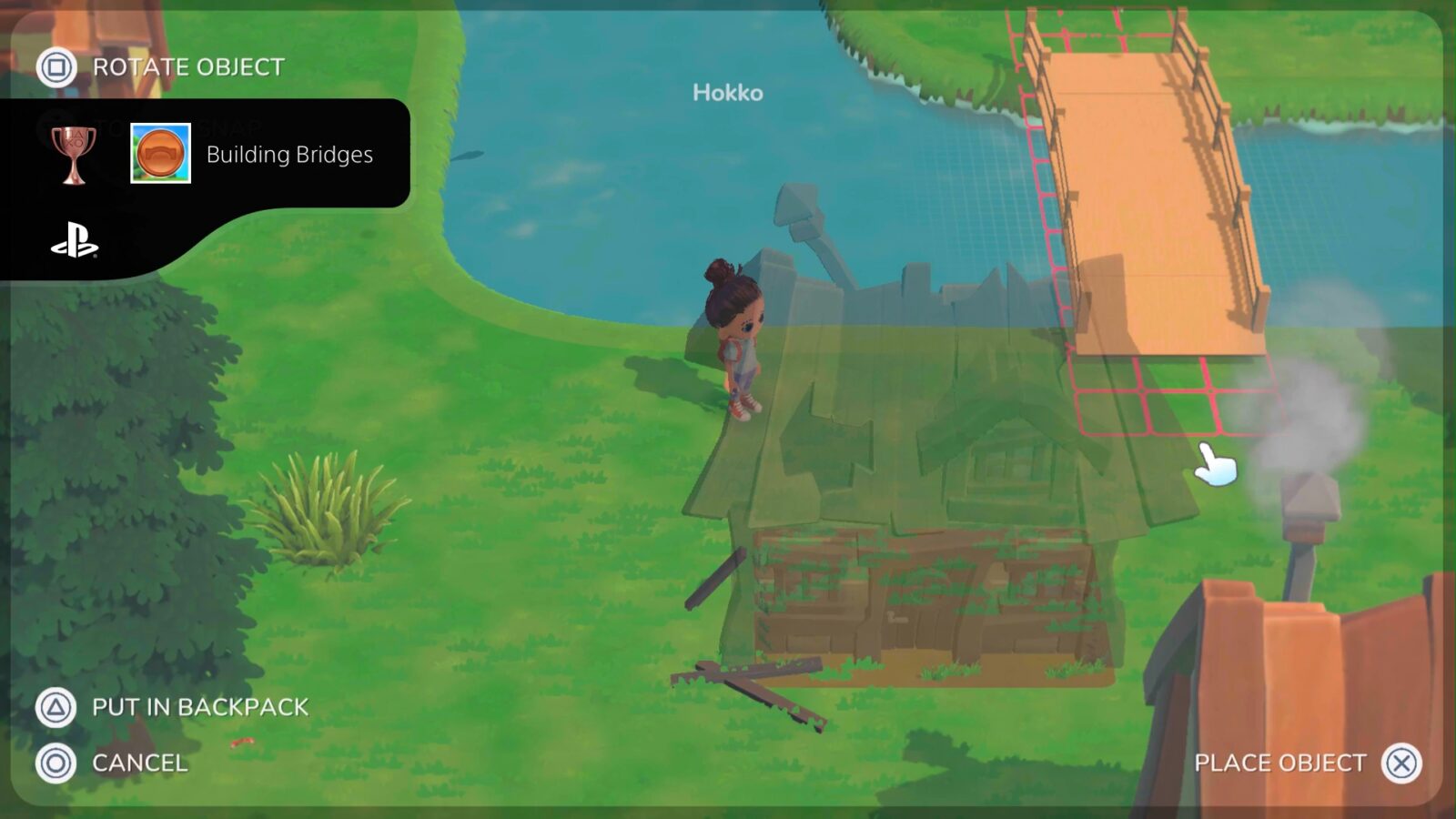Click the Circle button icon beside Cancel

click(x=56, y=763)
